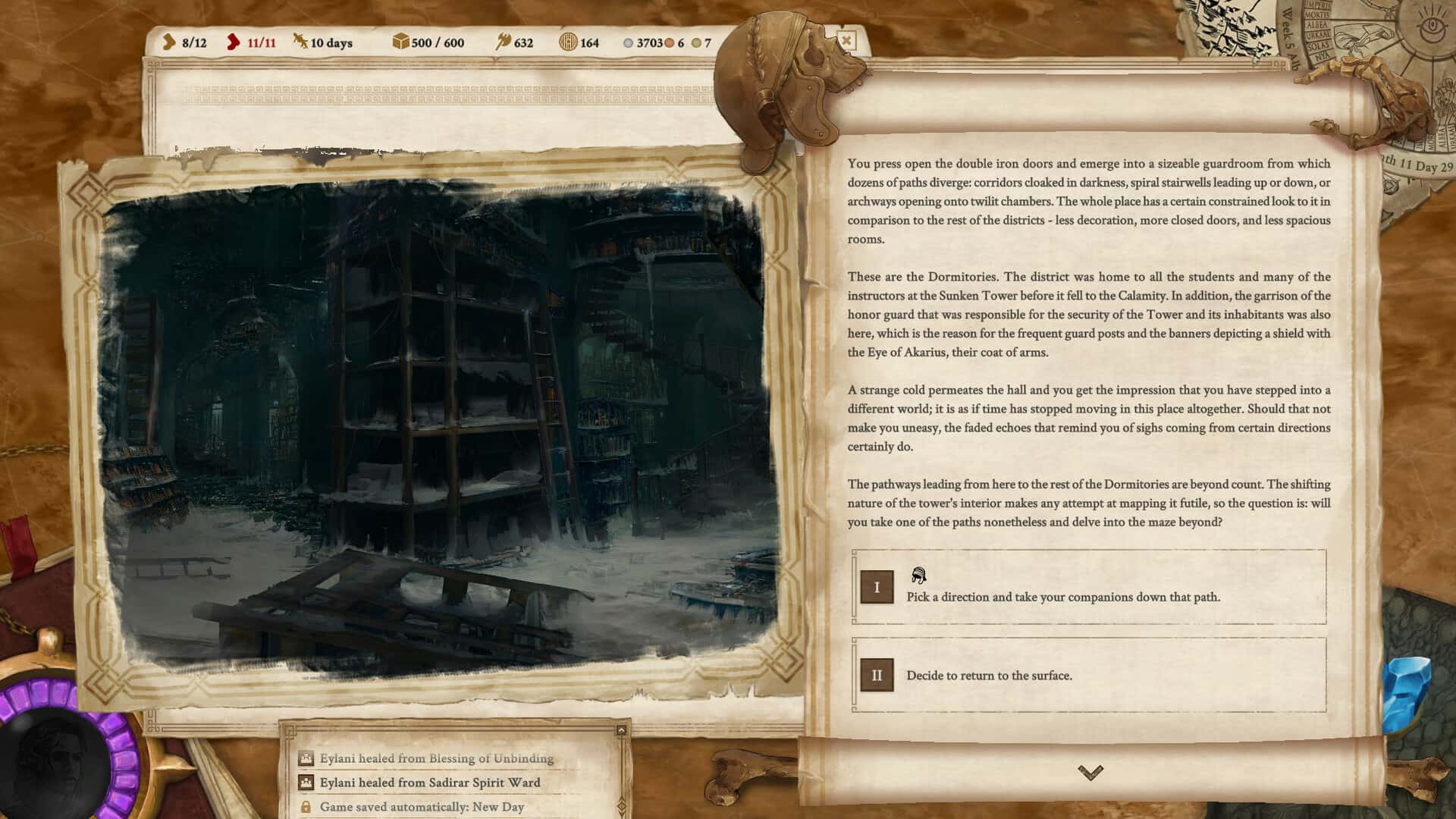Open the expedition days icon showing 10 days
The width and height of the screenshot is (1456, 819).
[x=300, y=43]
